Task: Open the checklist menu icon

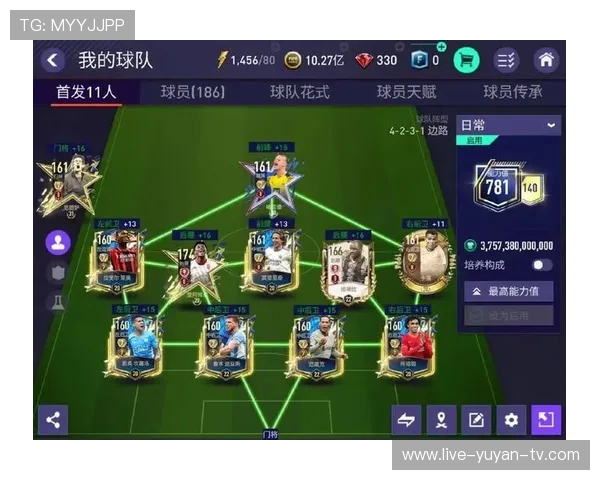Action: (507, 60)
